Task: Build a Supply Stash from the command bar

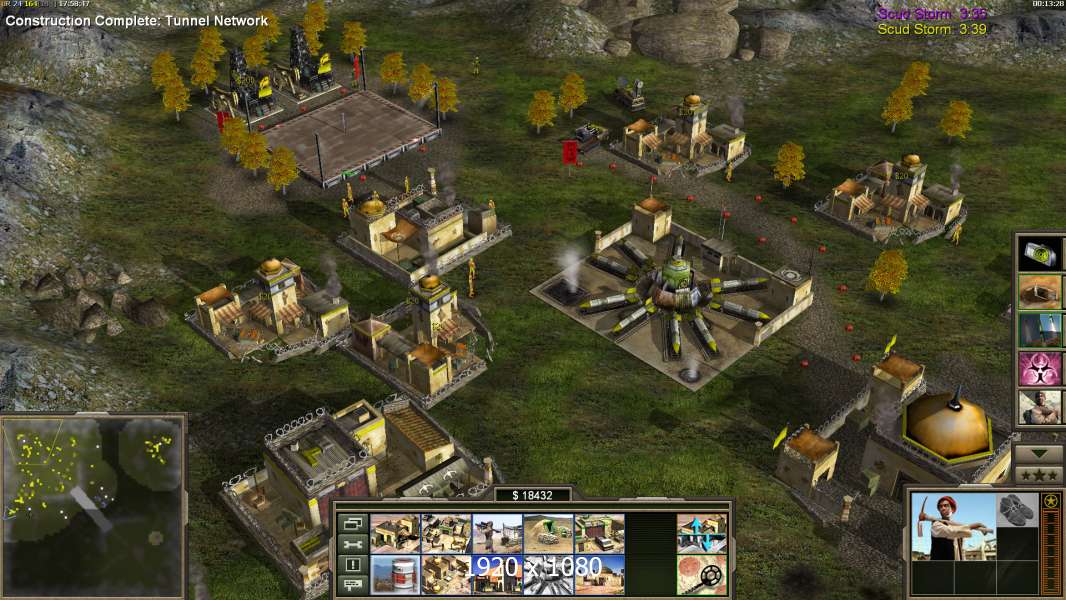Action: click(395, 534)
